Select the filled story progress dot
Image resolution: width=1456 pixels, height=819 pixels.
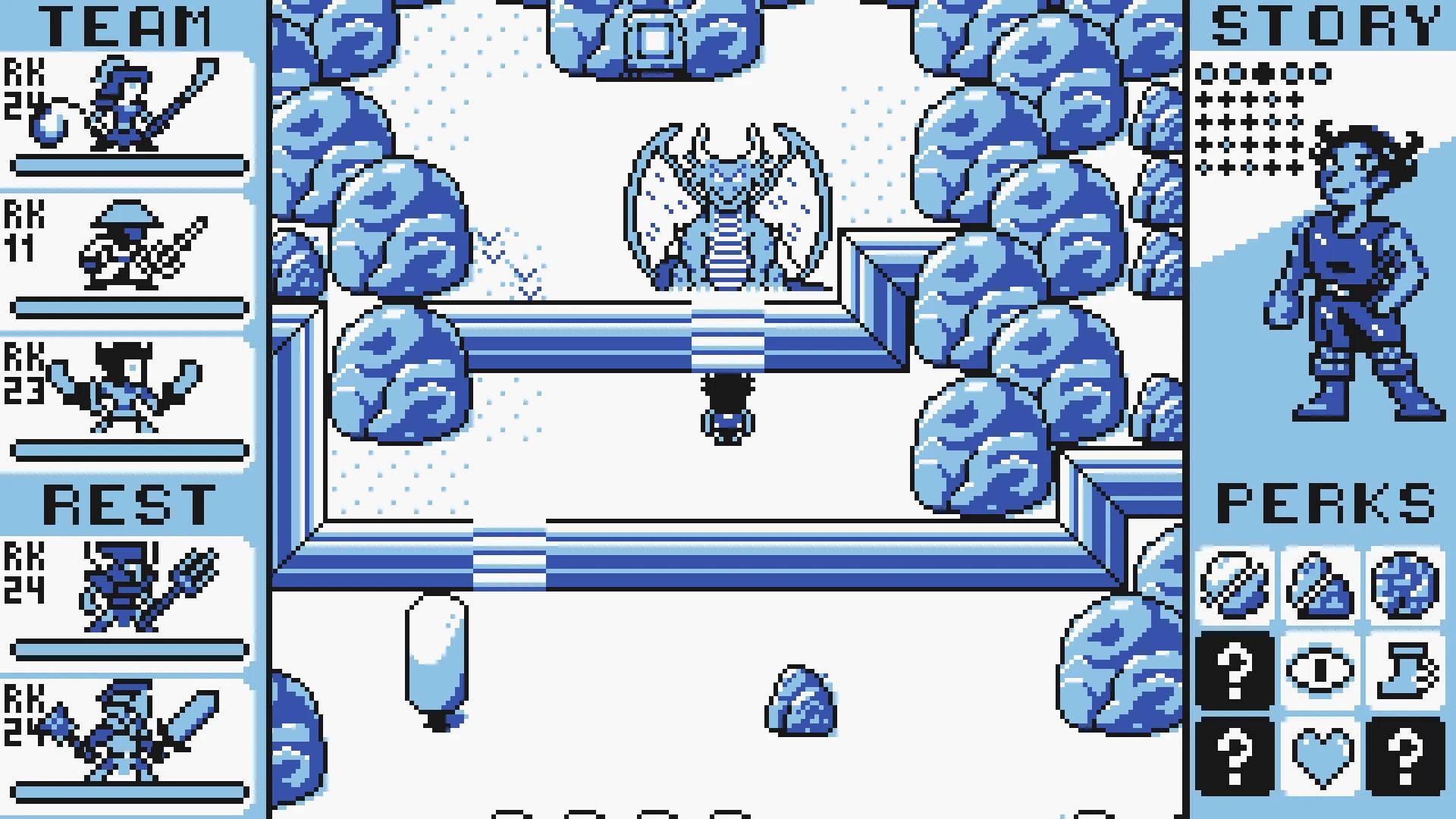click(x=1263, y=74)
